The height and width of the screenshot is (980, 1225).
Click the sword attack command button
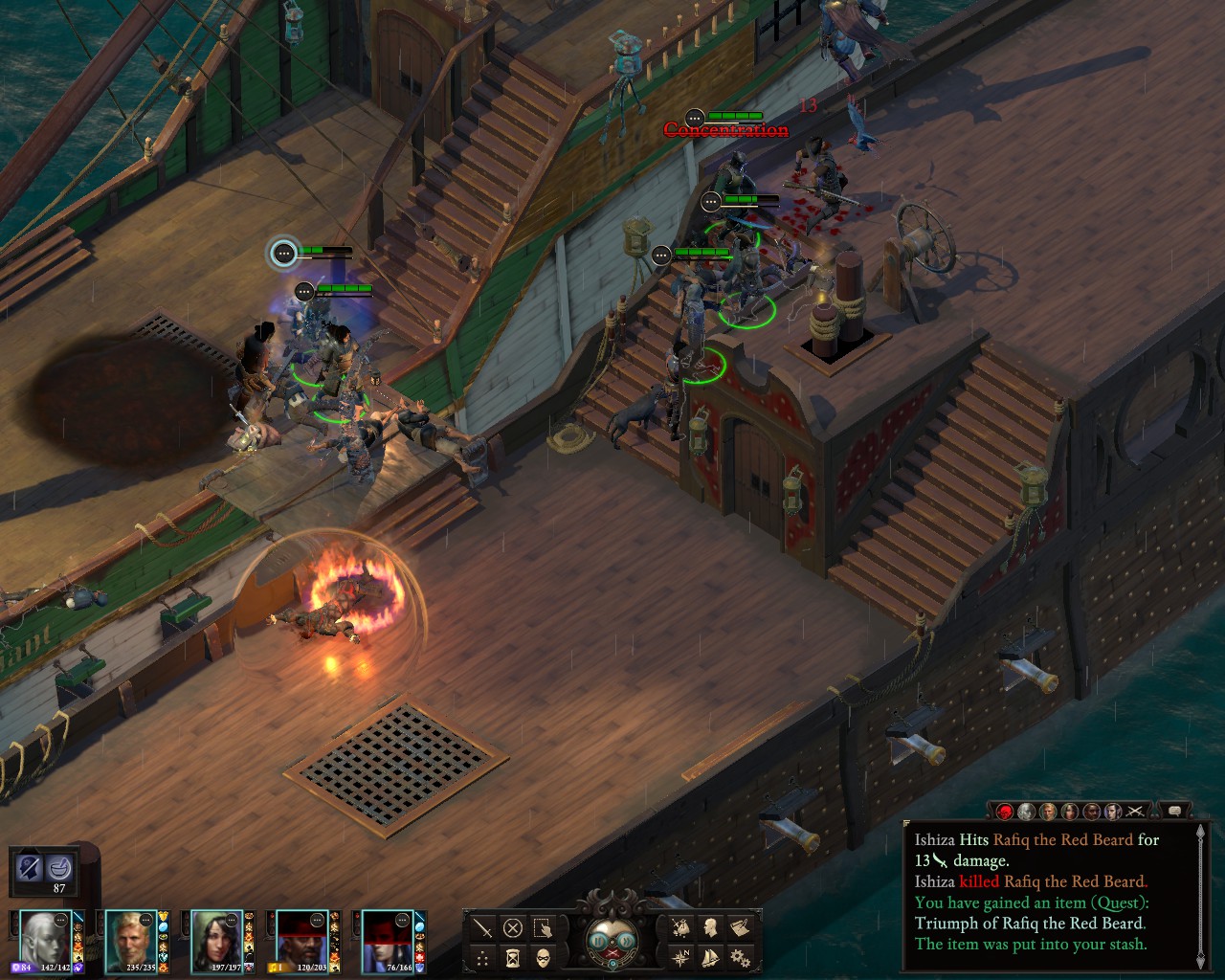point(483,927)
